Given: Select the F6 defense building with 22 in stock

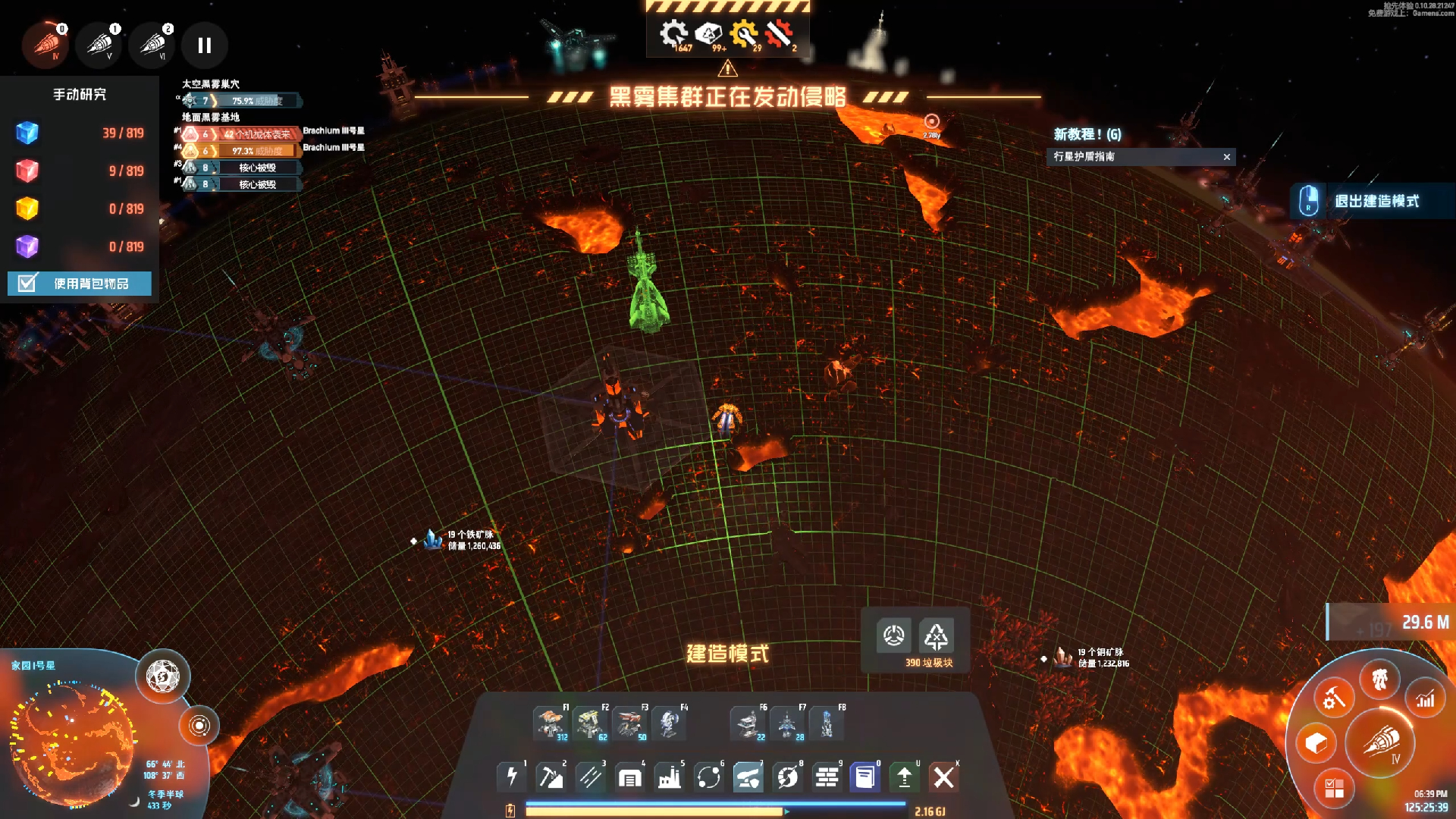Looking at the screenshot, I should click(x=748, y=723).
